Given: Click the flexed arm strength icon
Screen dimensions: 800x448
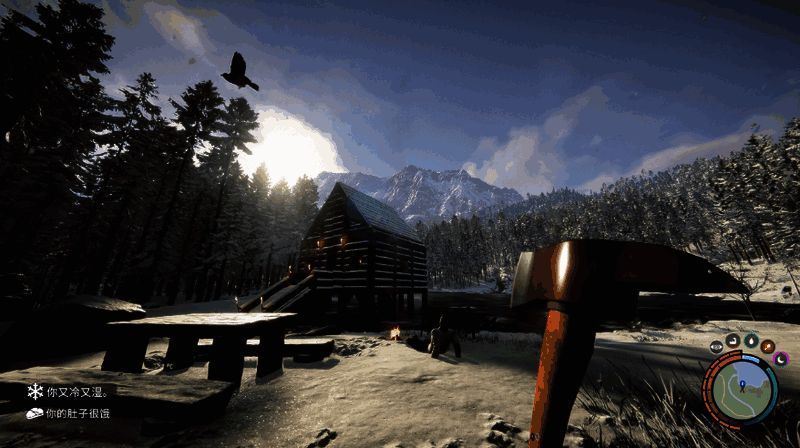Looking at the screenshot, I should point(733,341).
